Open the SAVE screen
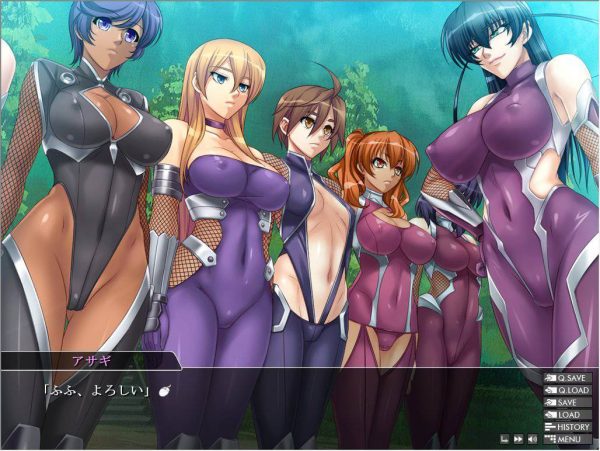The image size is (600, 451). click(567, 402)
